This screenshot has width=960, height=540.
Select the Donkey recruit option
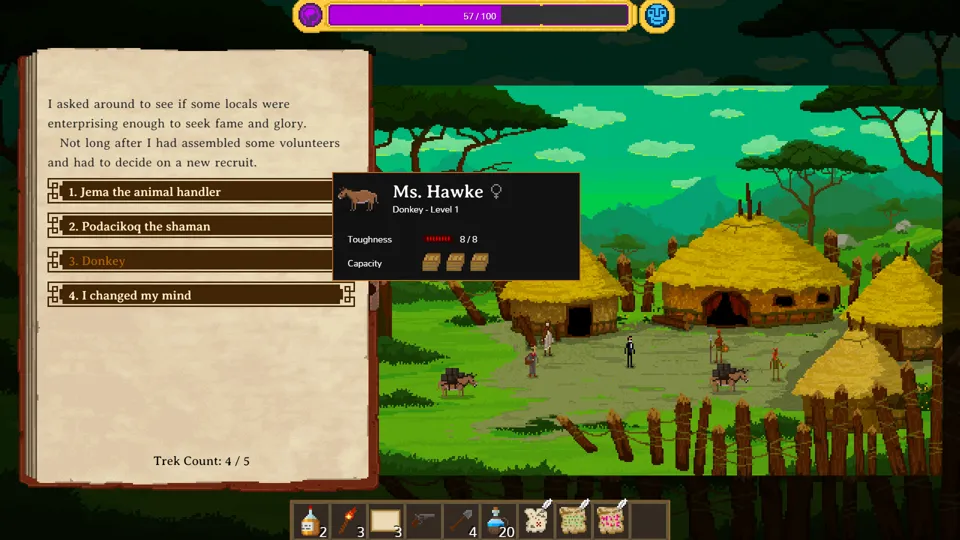pos(200,261)
